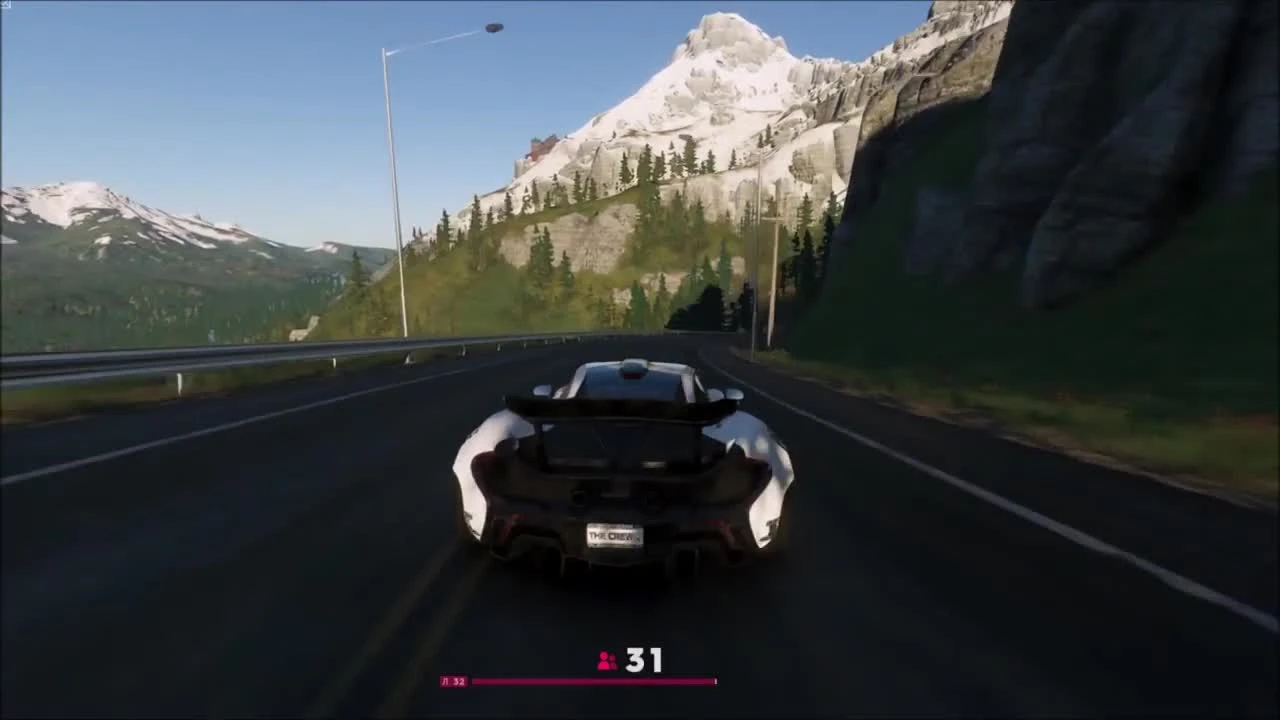Expand the player count indicator
The image size is (1280, 720).
(x=627, y=659)
